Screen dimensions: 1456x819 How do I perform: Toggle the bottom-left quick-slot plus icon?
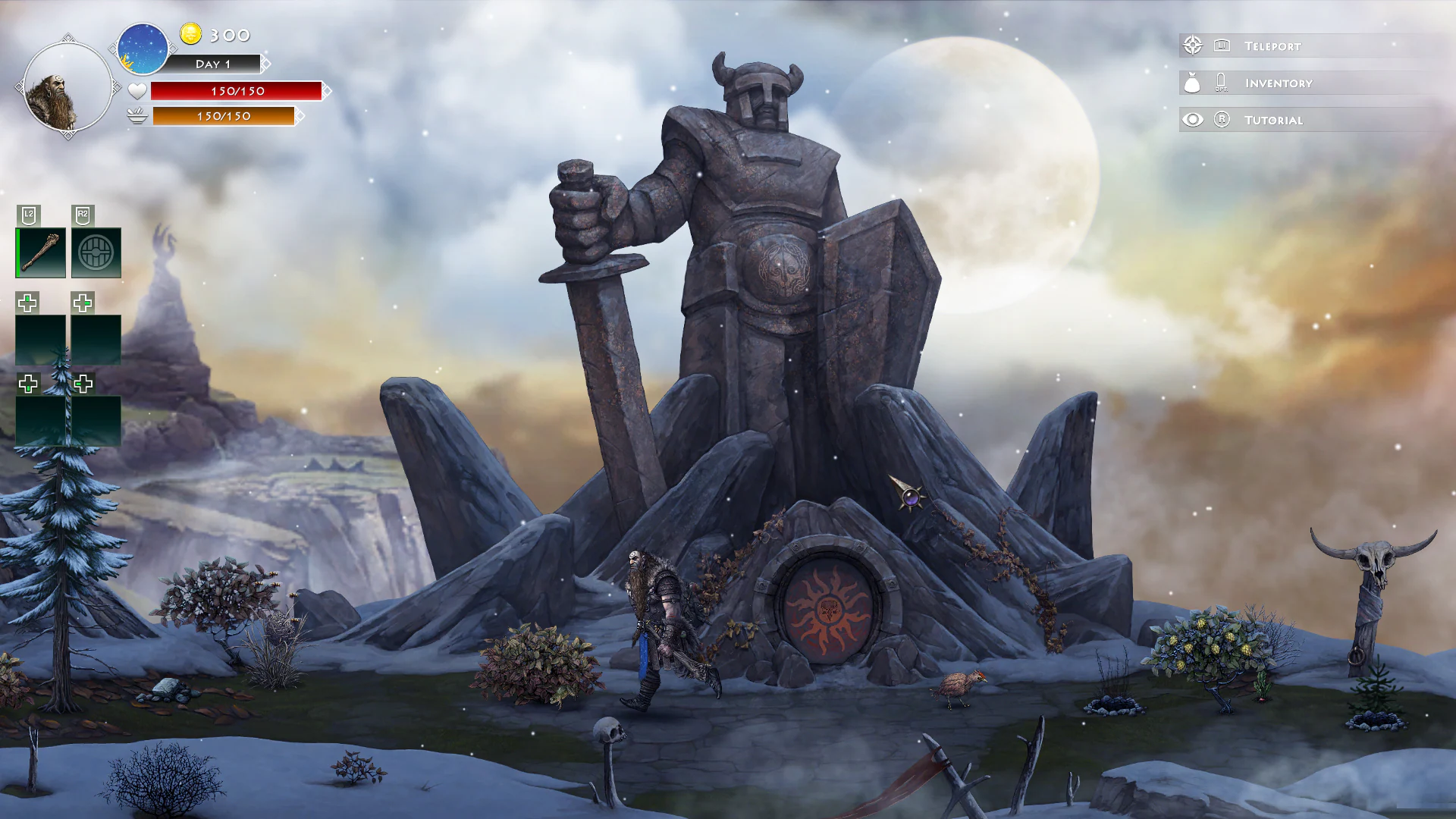28,384
